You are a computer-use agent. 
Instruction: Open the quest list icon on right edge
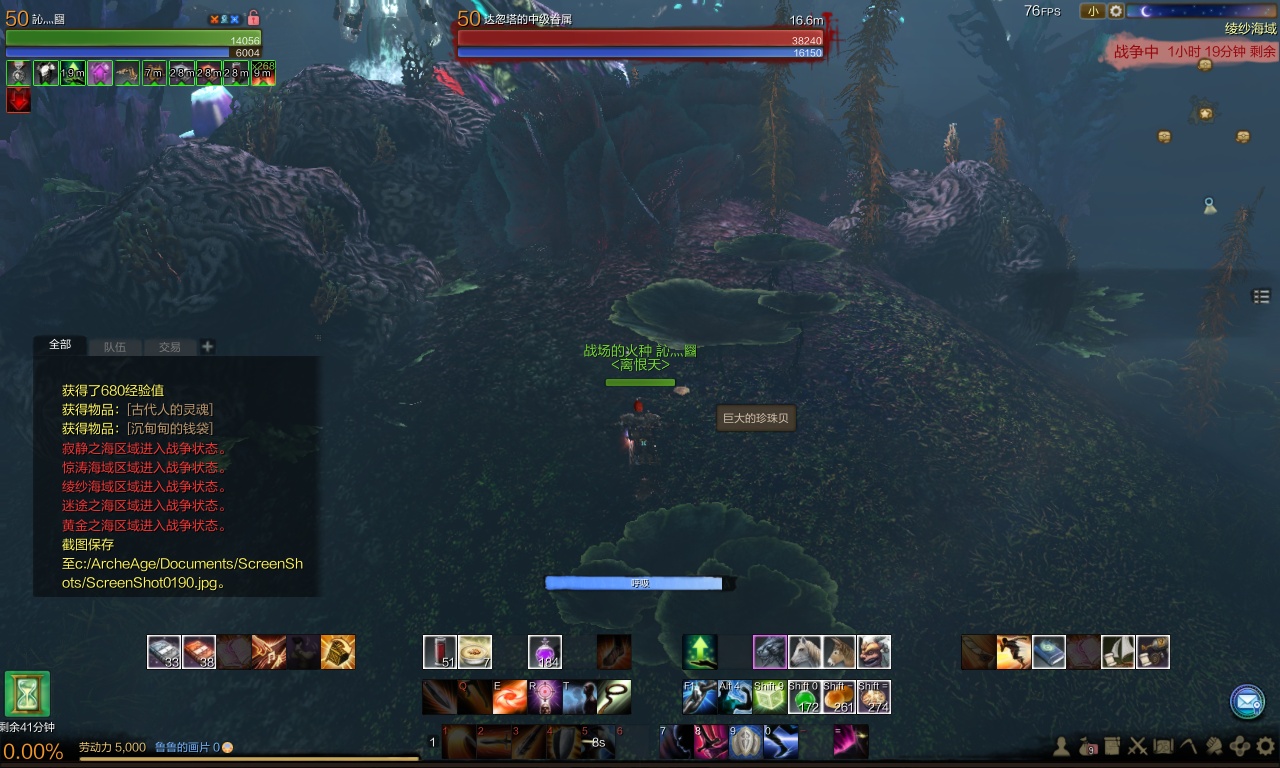(1261, 296)
